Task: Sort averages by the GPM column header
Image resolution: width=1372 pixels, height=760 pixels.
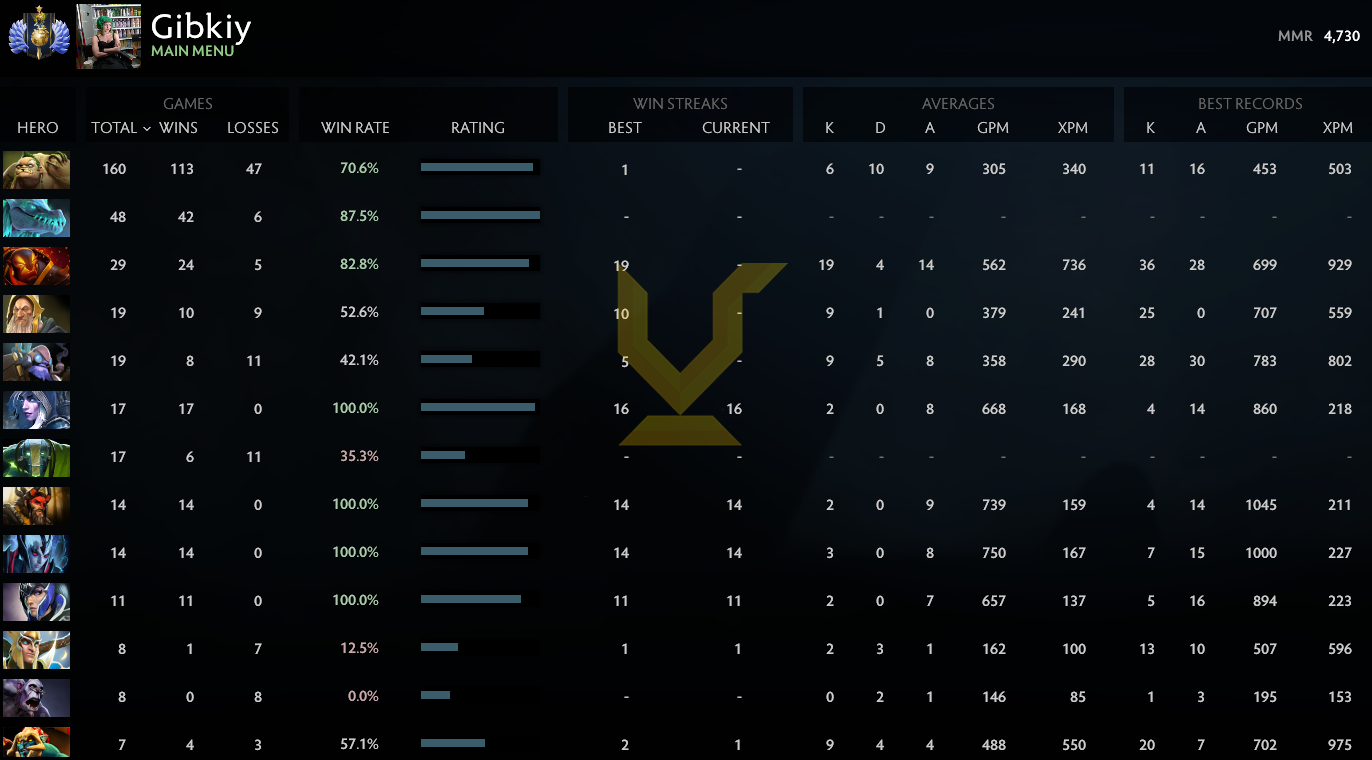Action: click(x=993, y=128)
